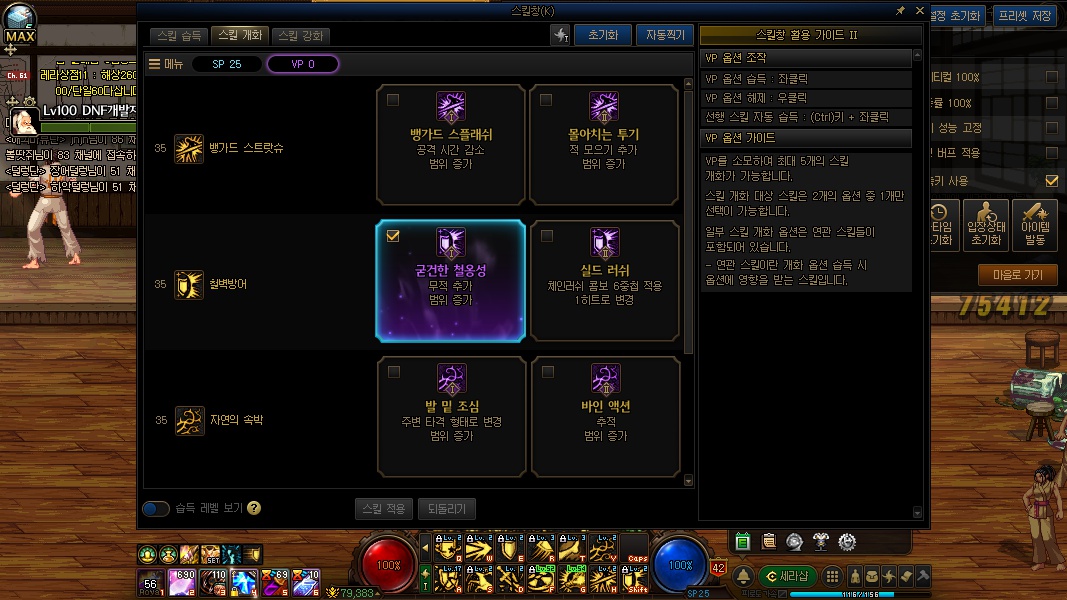Choose the 발 밑 조심 option card
The height and width of the screenshot is (600, 1067).
(451, 416)
